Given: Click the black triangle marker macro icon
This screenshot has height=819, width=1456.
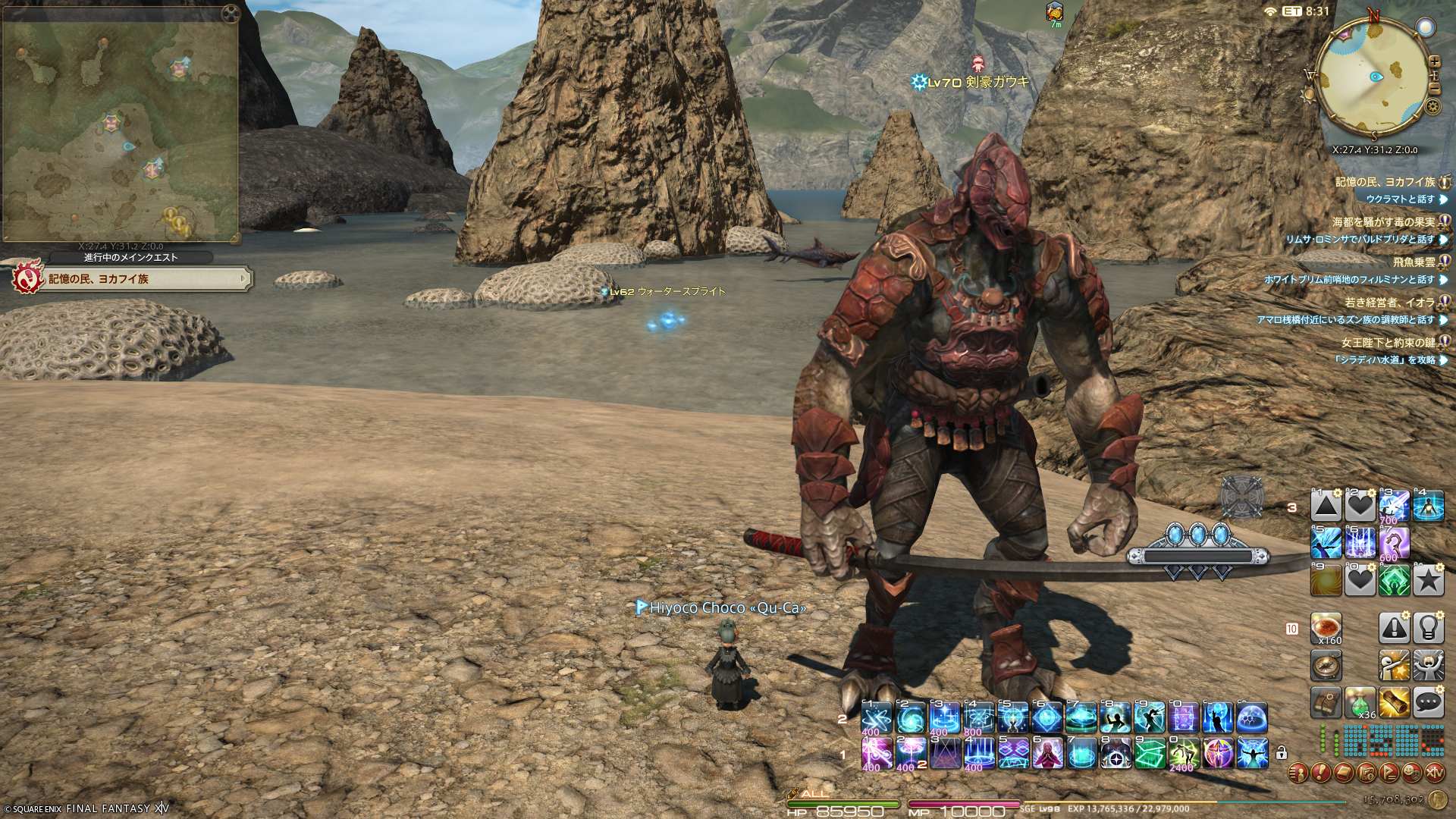Looking at the screenshot, I should [1326, 506].
